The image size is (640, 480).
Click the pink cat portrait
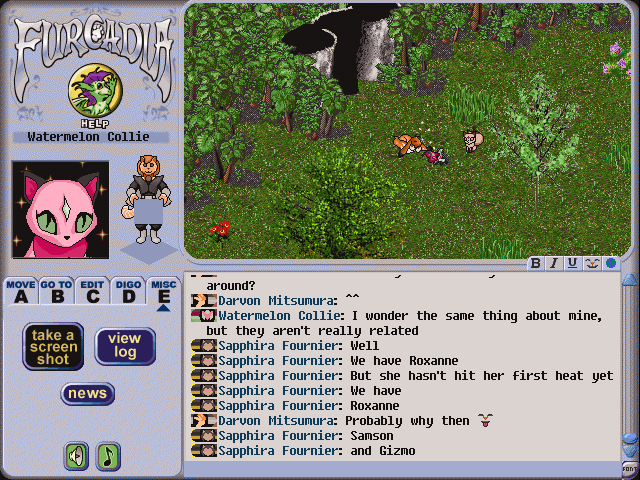(x=60, y=210)
